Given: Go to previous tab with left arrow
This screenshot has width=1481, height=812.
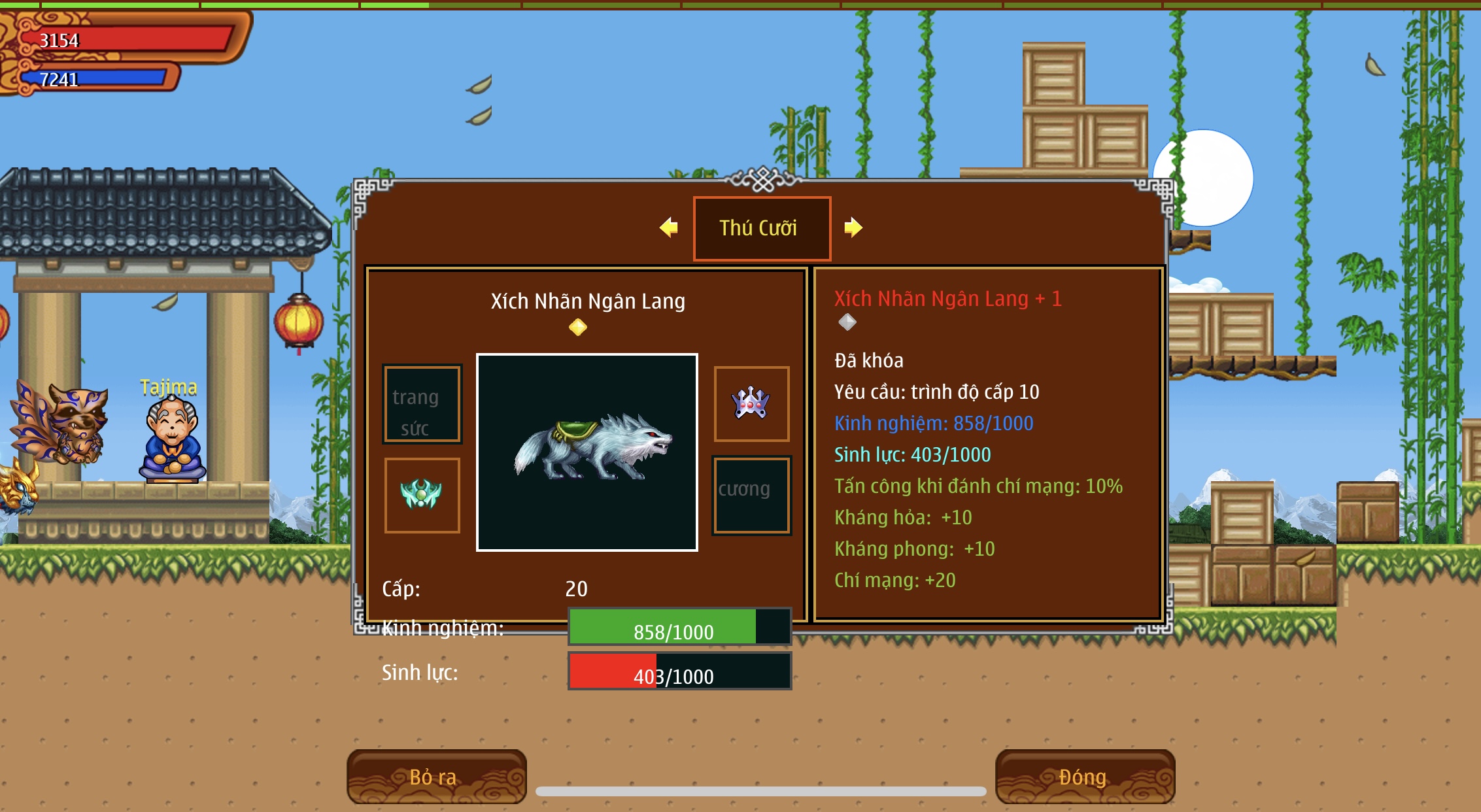Looking at the screenshot, I should click(x=669, y=228).
